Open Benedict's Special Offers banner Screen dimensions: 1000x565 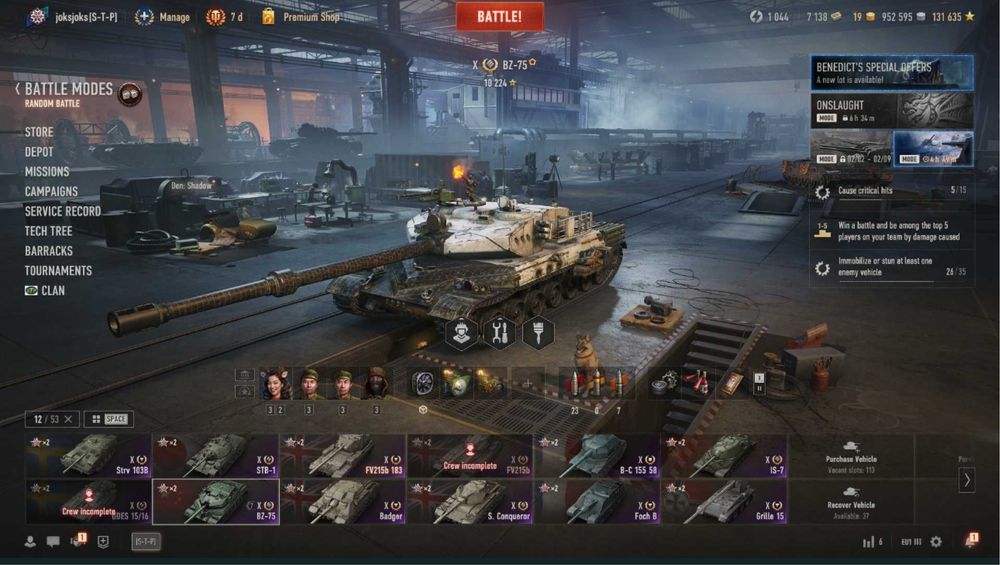tap(892, 72)
